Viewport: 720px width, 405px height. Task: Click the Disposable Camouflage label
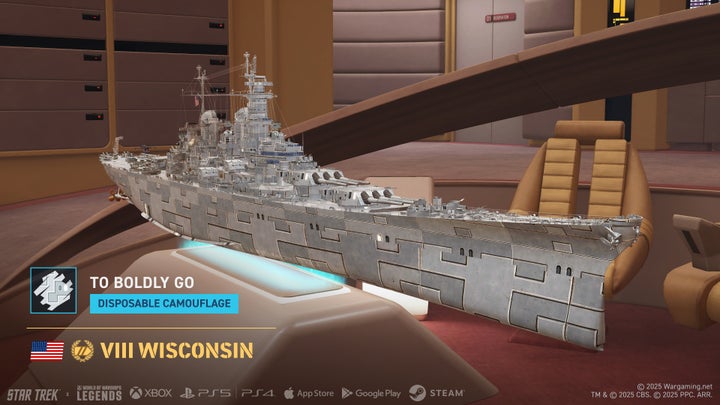click(165, 303)
